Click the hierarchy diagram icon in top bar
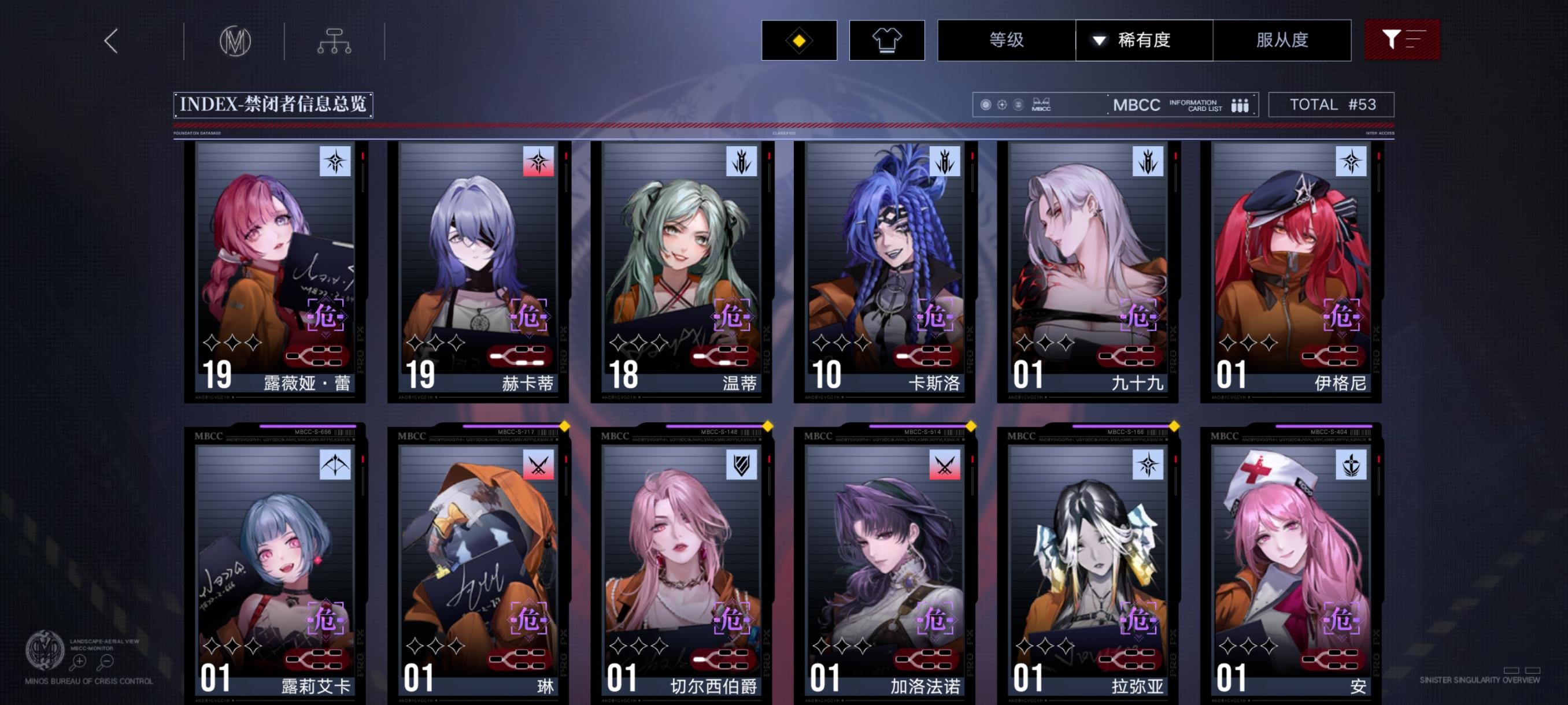Viewport: 1568px width, 705px height. (335, 41)
